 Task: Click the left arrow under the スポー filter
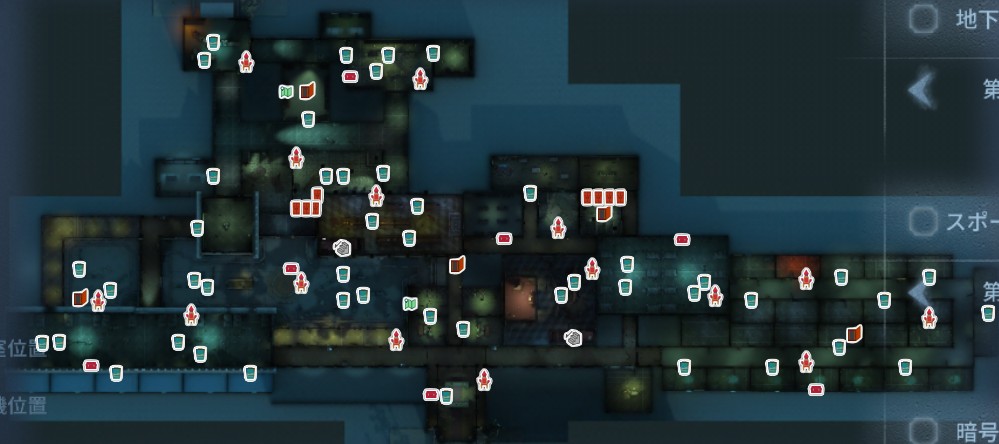click(x=918, y=292)
